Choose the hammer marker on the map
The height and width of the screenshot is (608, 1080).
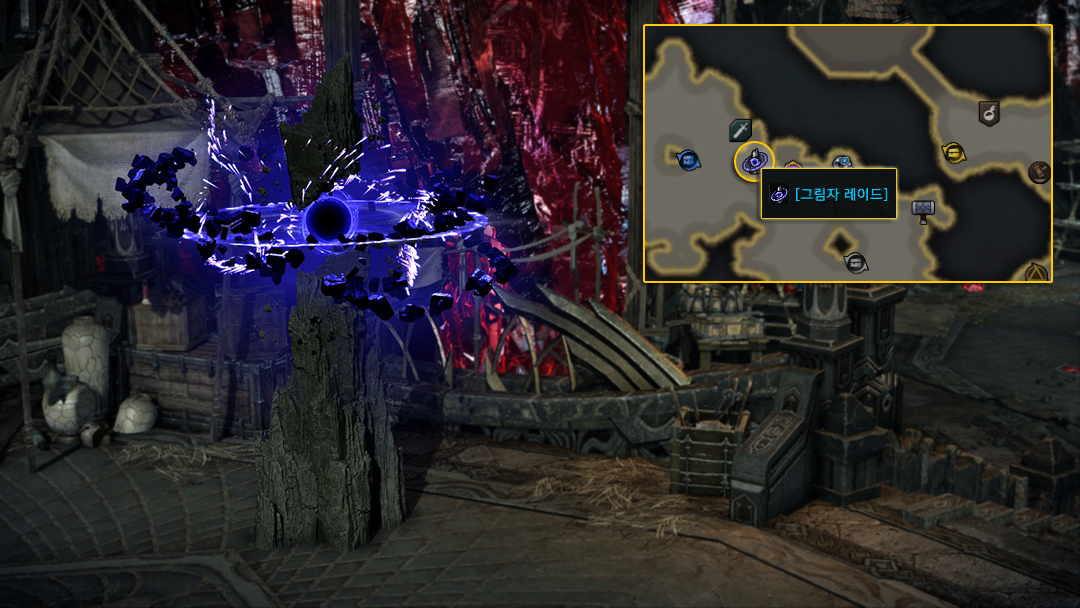pyautogui.click(x=922, y=210)
